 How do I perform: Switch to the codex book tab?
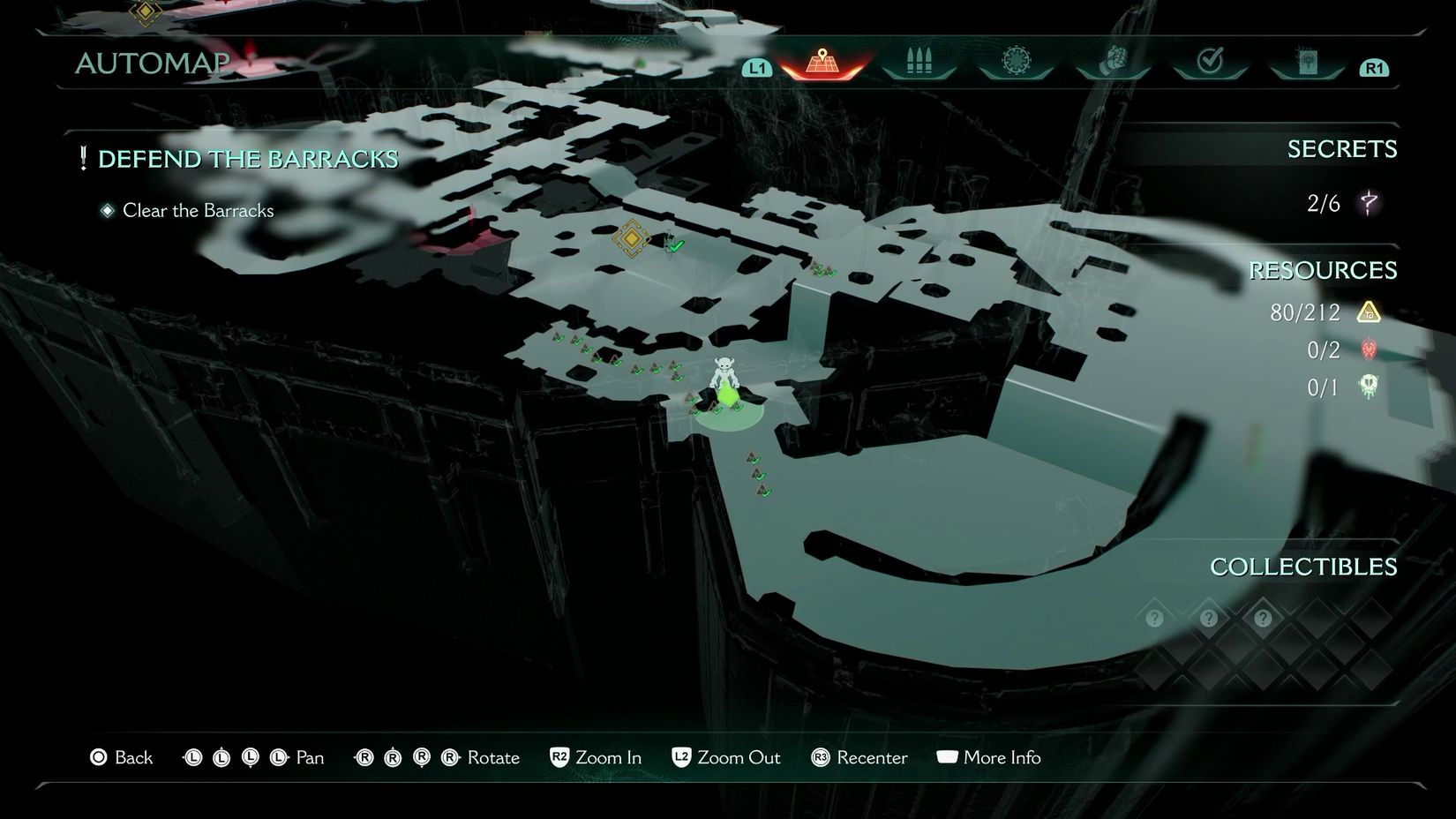(x=1307, y=62)
